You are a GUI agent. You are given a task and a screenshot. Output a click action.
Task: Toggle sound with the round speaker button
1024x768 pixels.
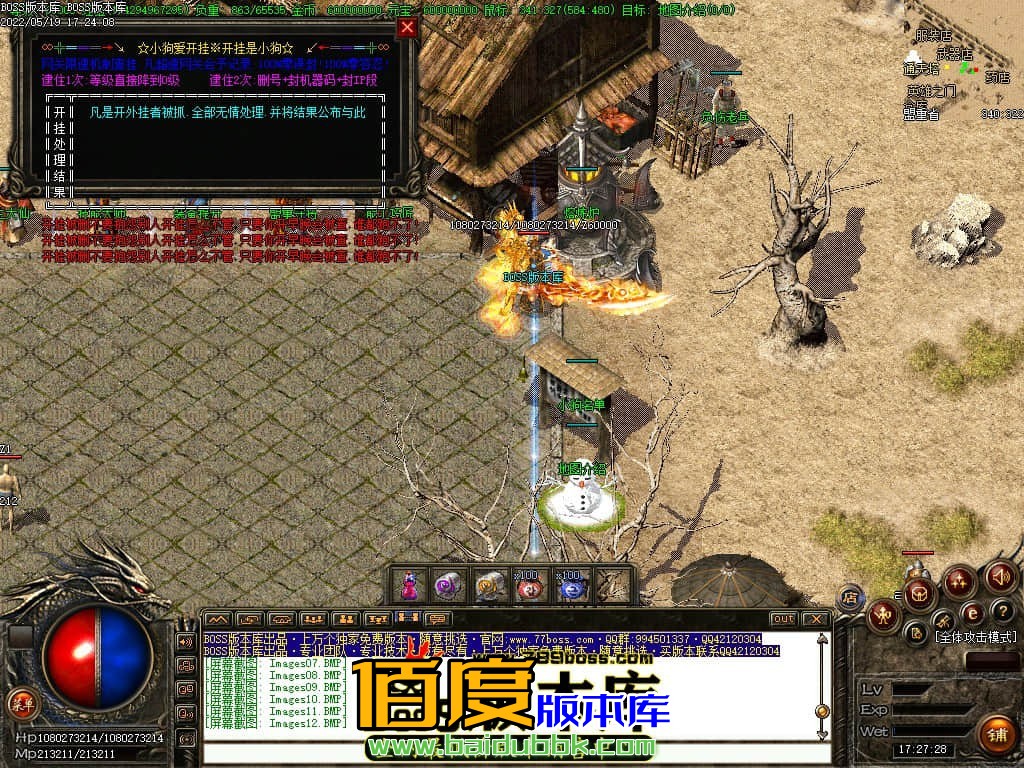[1000, 576]
